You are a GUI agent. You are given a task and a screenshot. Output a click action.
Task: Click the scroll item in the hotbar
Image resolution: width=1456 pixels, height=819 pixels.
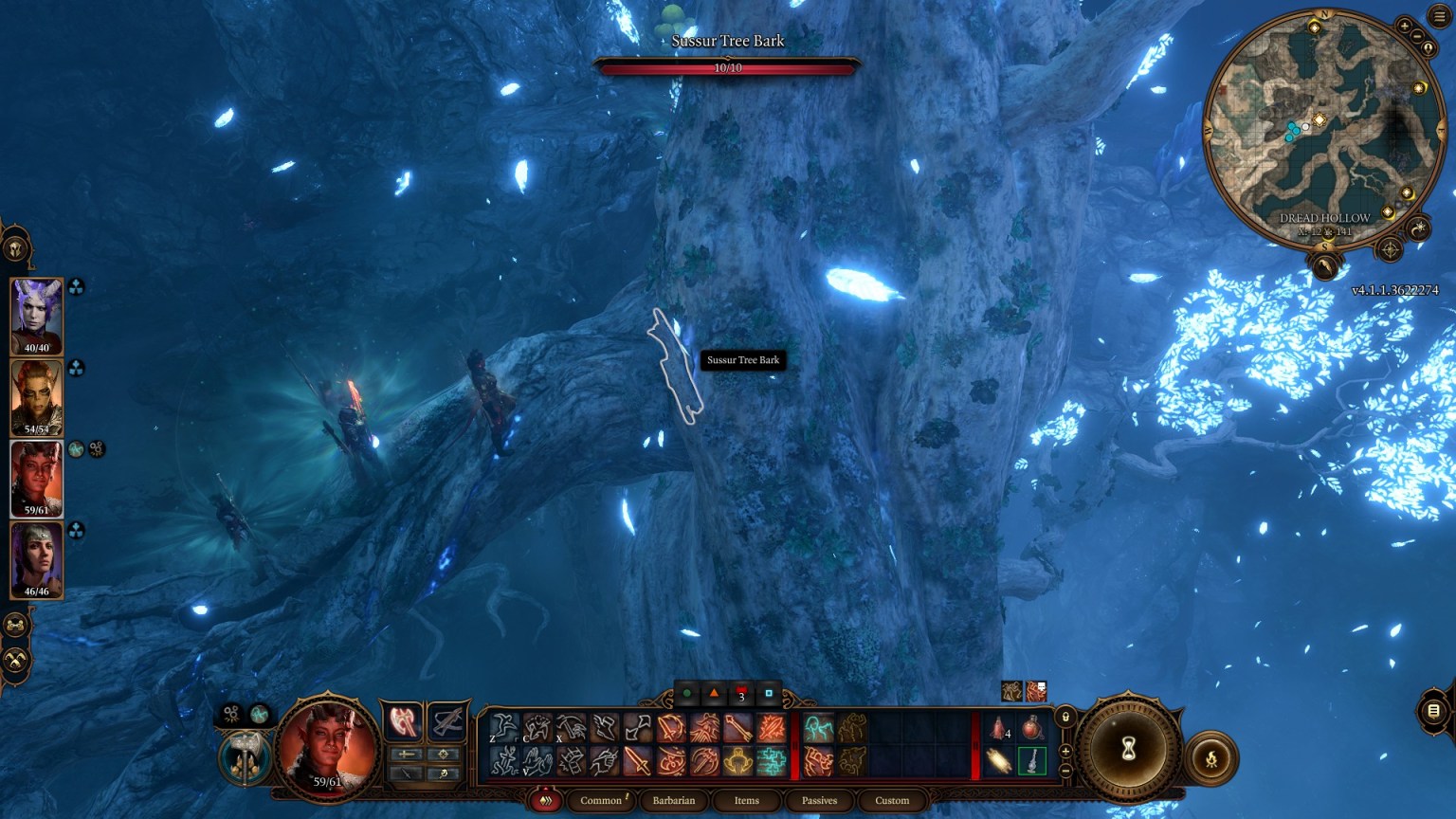[x=998, y=759]
